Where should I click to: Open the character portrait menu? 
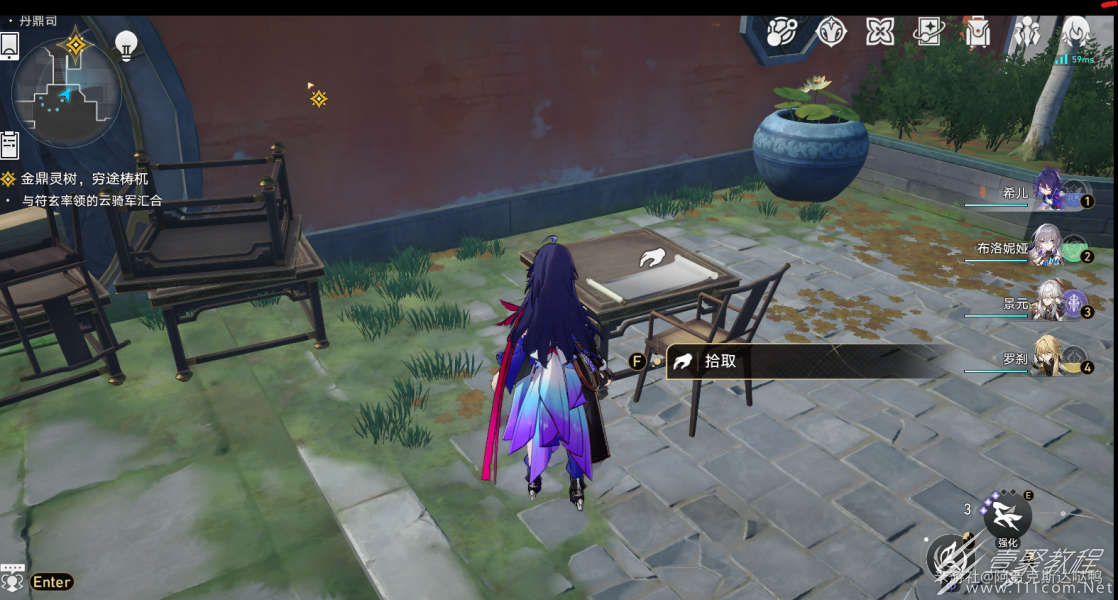[x=1076, y=32]
